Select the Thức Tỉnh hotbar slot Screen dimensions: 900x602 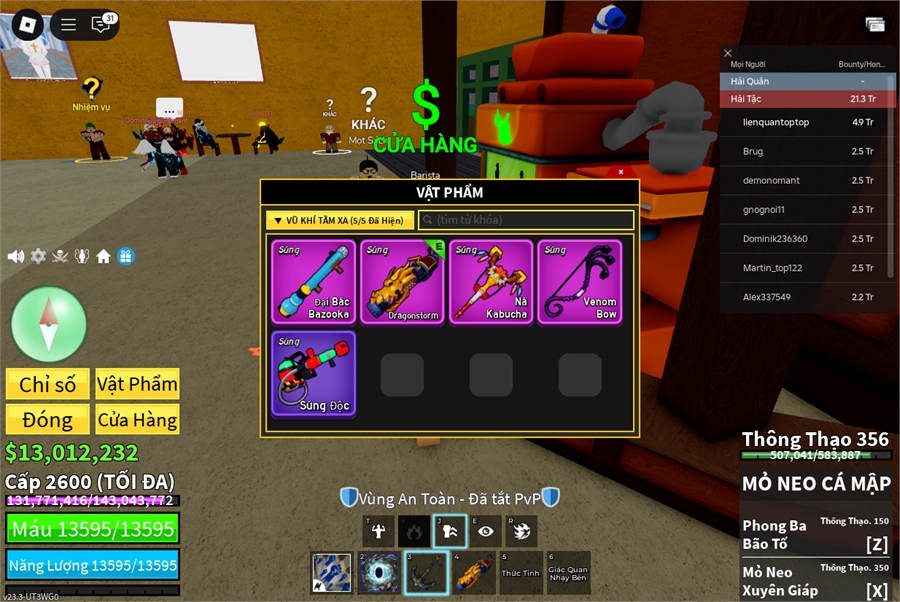click(x=520, y=573)
